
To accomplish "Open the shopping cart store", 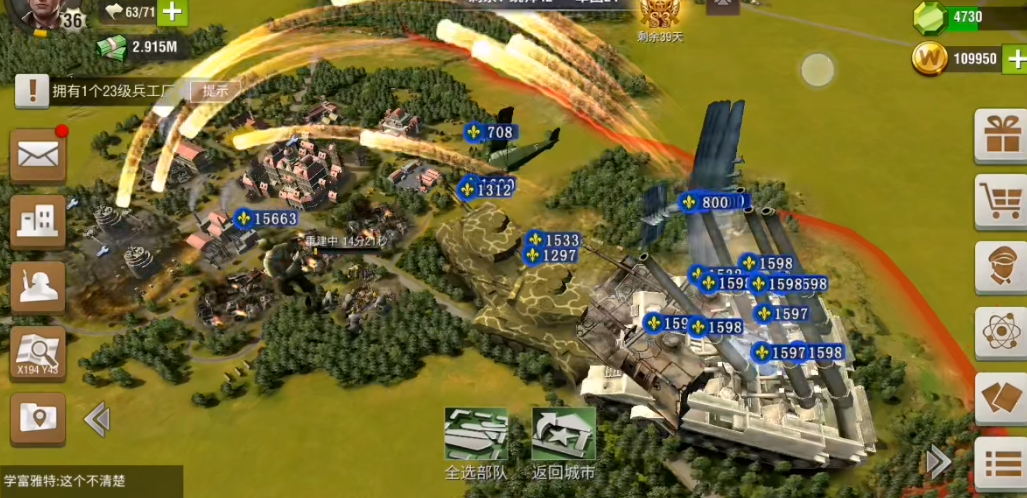I will coord(1001,201).
